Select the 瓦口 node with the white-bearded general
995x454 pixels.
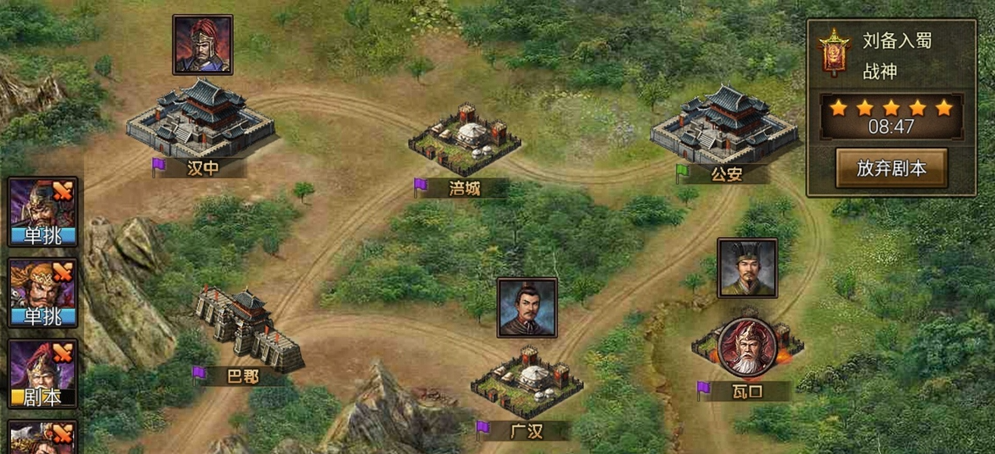coord(744,347)
